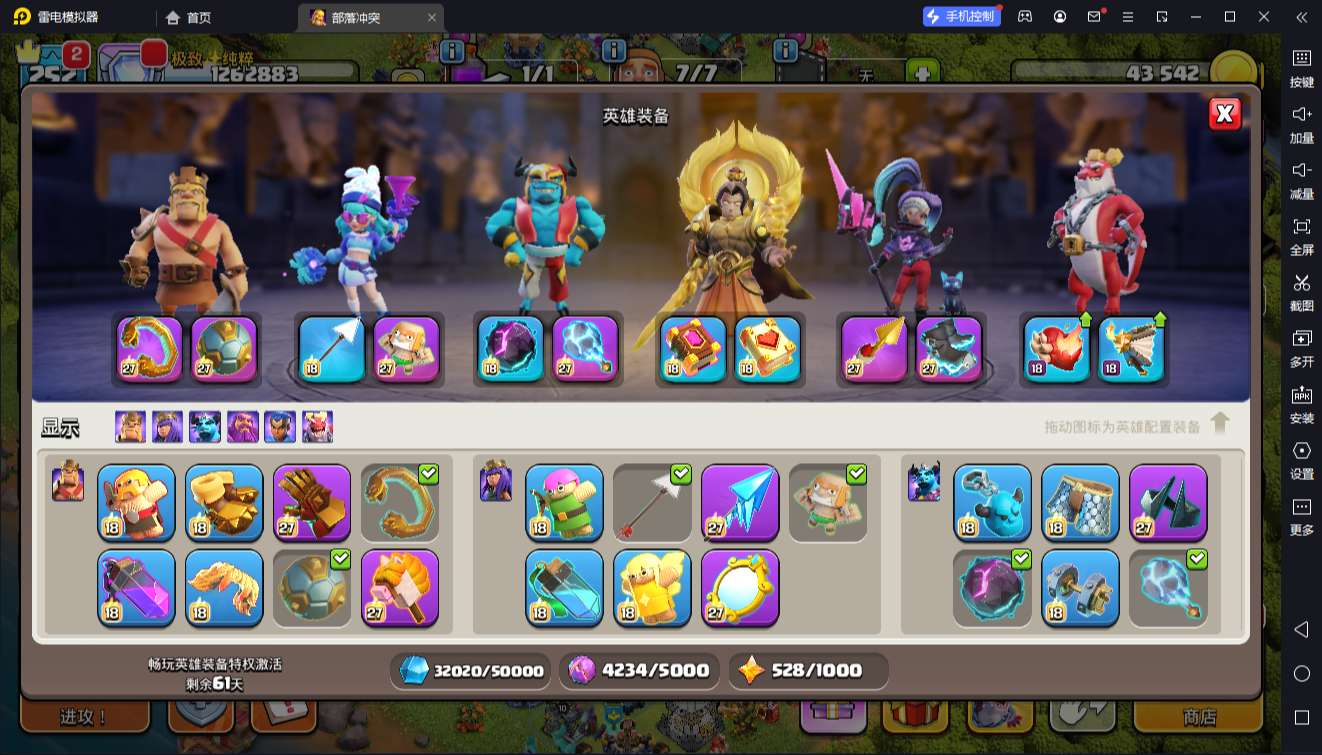Choose the Earthquake Boots equipment
Screen dimensions: 1322x755
click(x=224, y=502)
